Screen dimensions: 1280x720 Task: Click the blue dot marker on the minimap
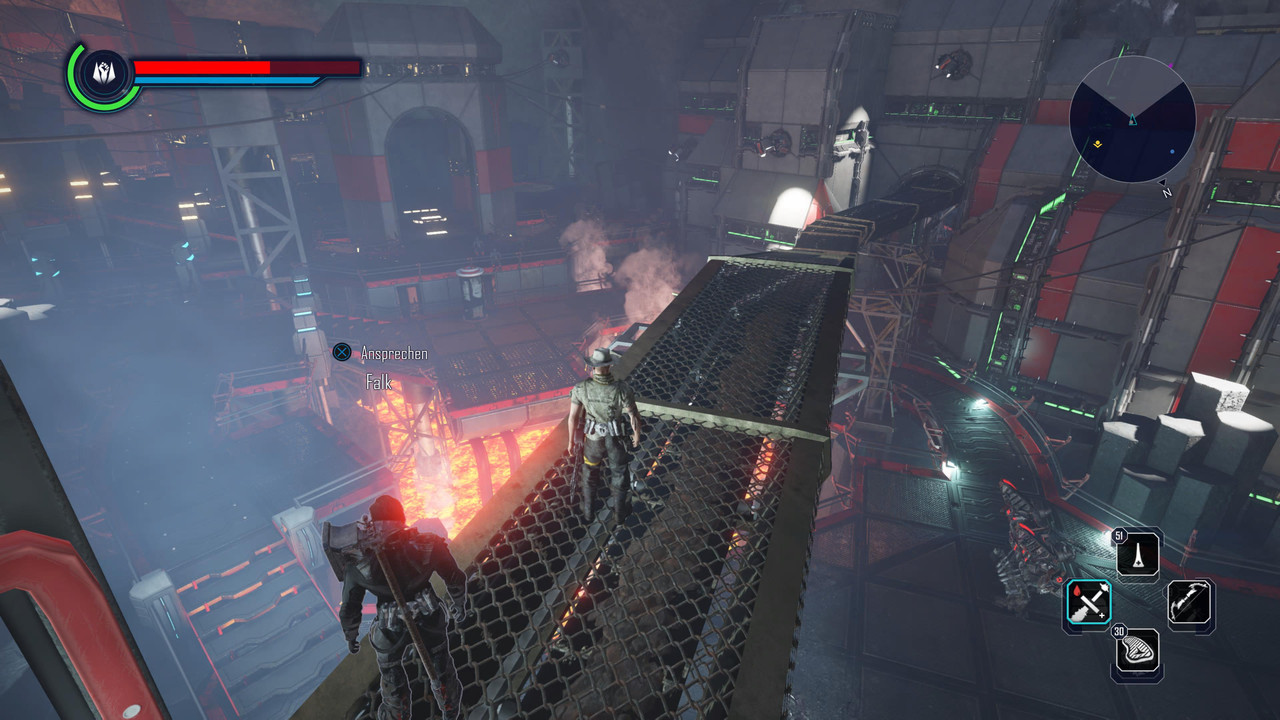pyautogui.click(x=1173, y=153)
